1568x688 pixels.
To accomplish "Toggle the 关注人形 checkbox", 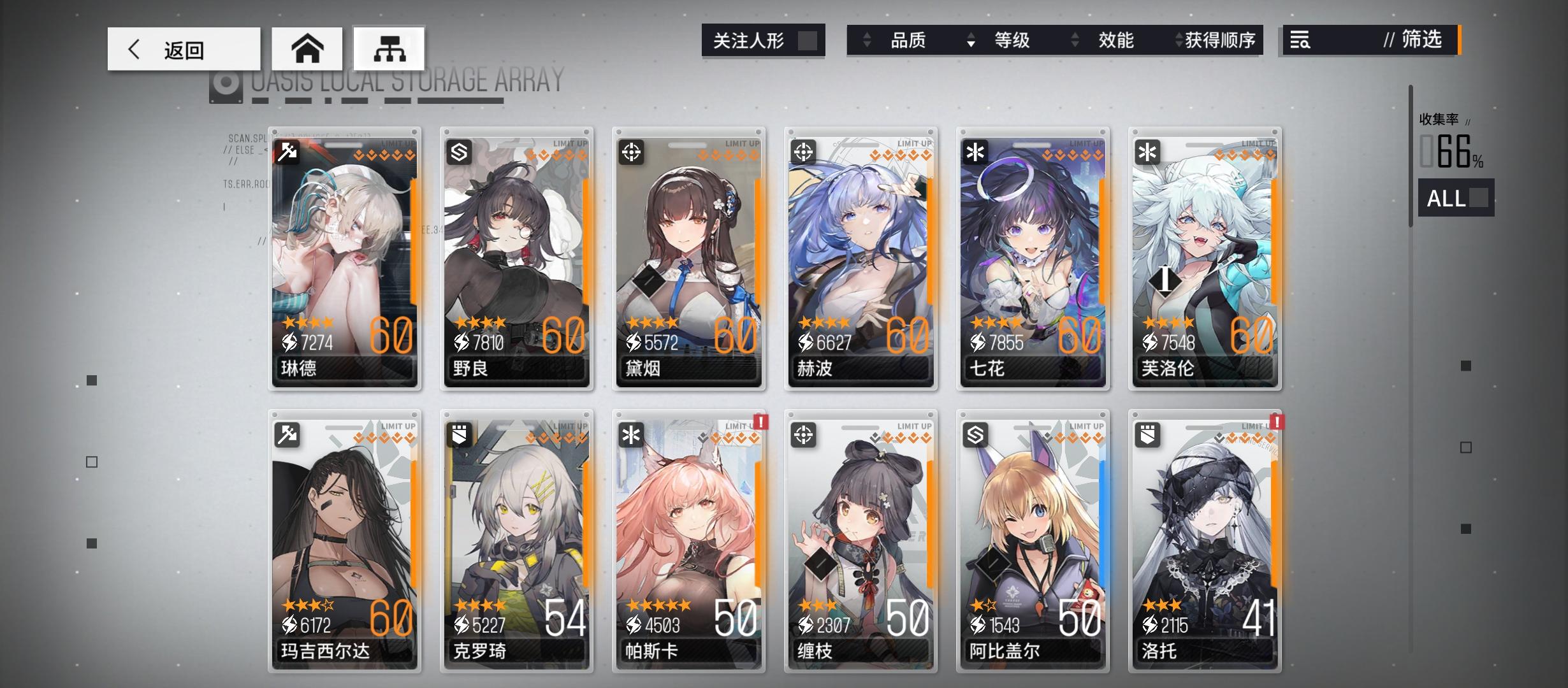I will pyautogui.click(x=808, y=40).
